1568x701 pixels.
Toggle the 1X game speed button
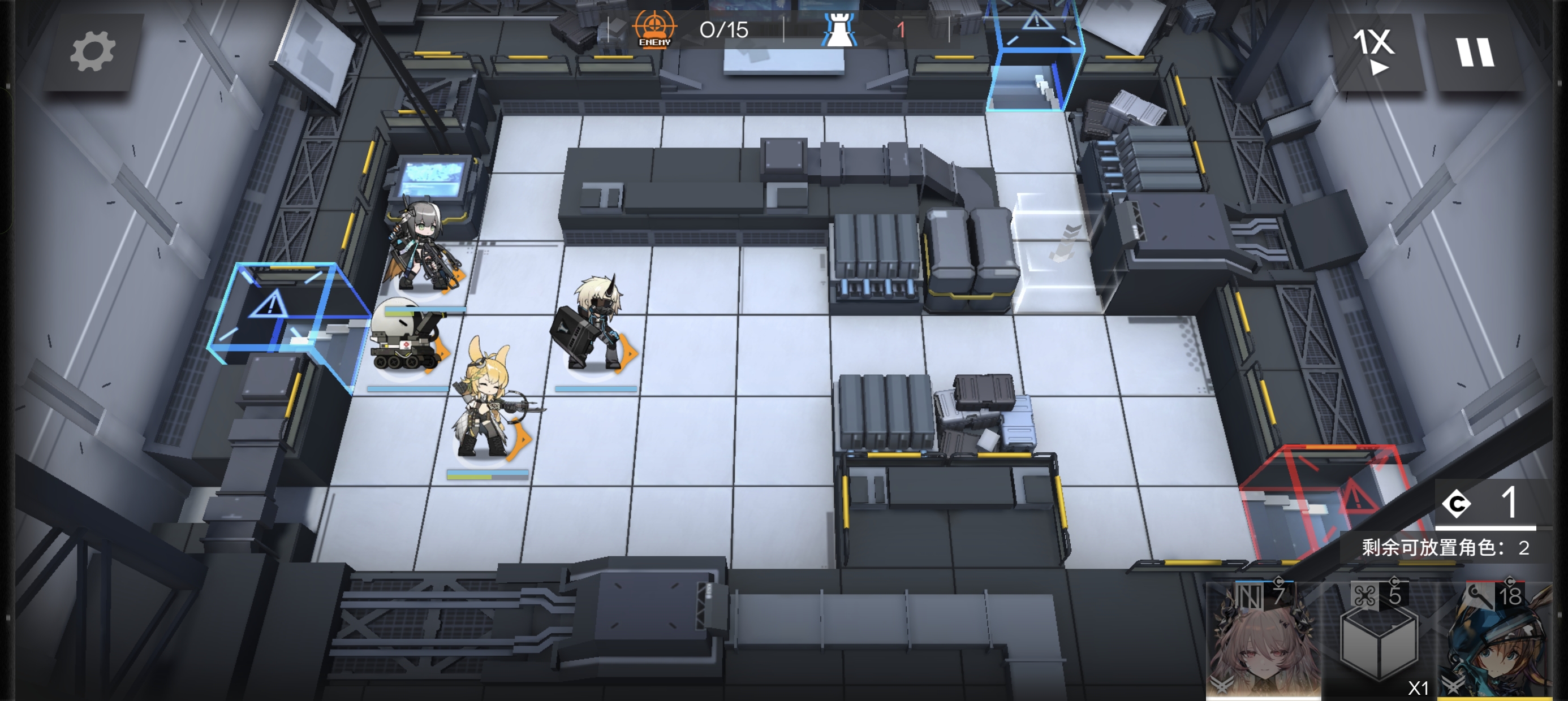pos(1373,51)
